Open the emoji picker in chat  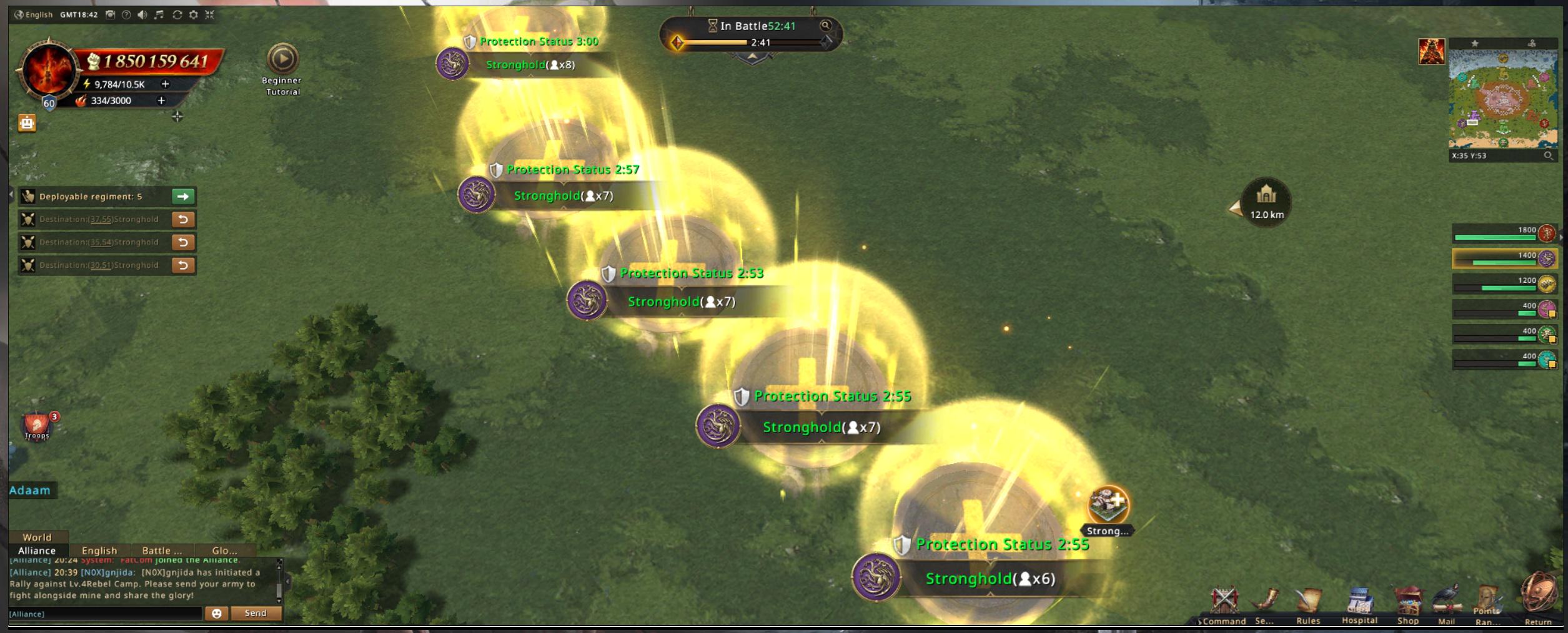[216, 614]
